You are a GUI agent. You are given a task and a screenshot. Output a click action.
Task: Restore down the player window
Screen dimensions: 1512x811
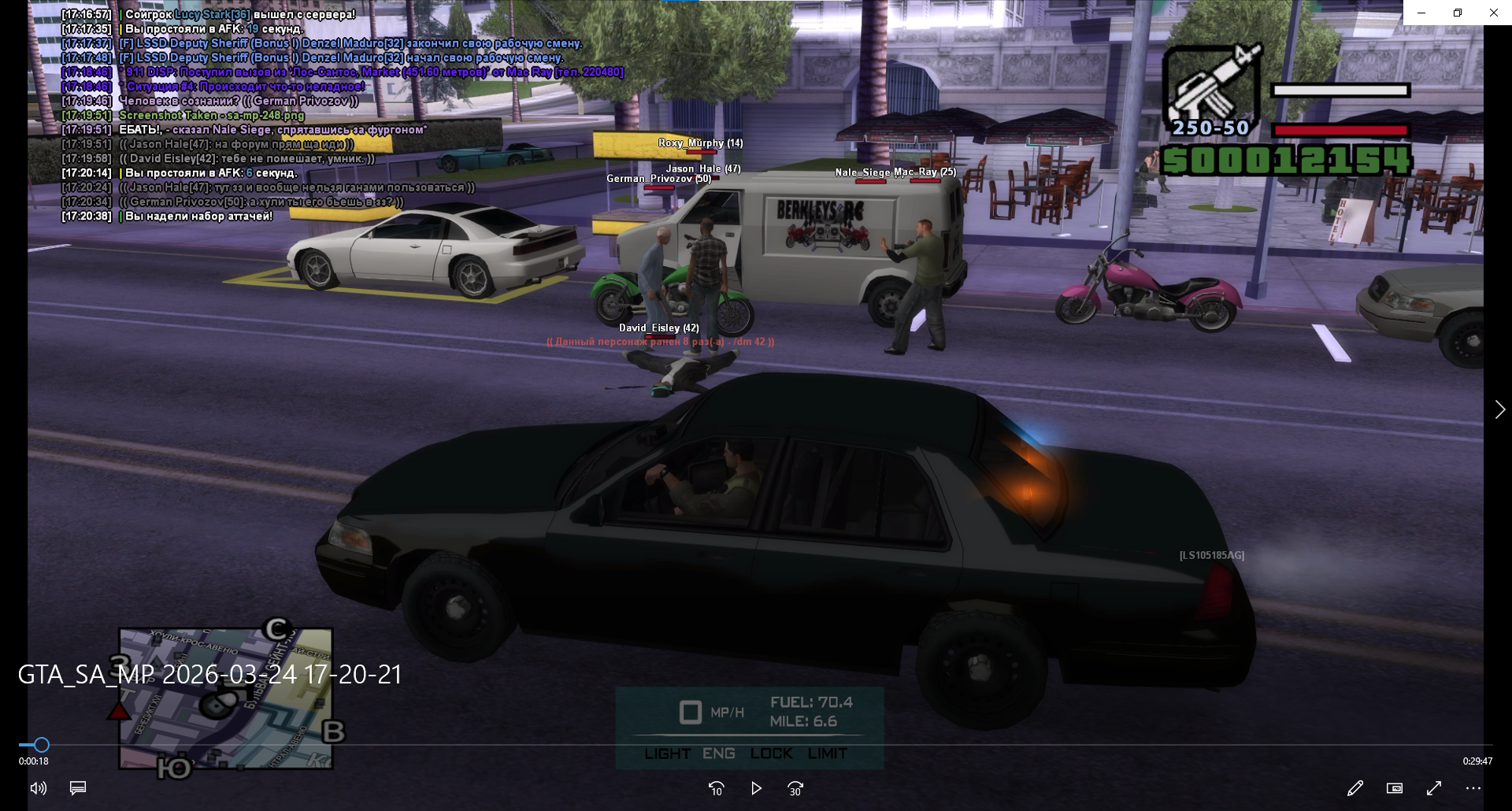pos(1458,13)
